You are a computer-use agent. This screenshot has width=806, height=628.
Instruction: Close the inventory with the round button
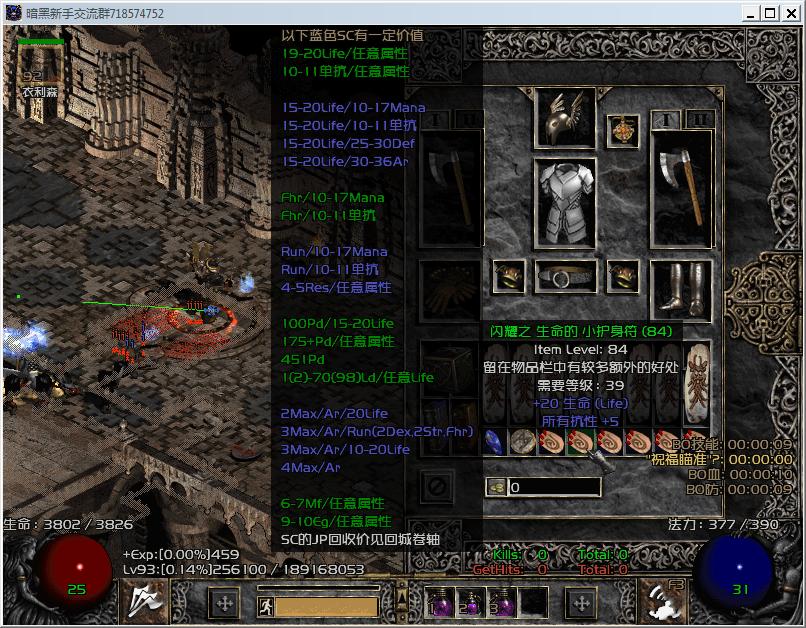(x=435, y=487)
